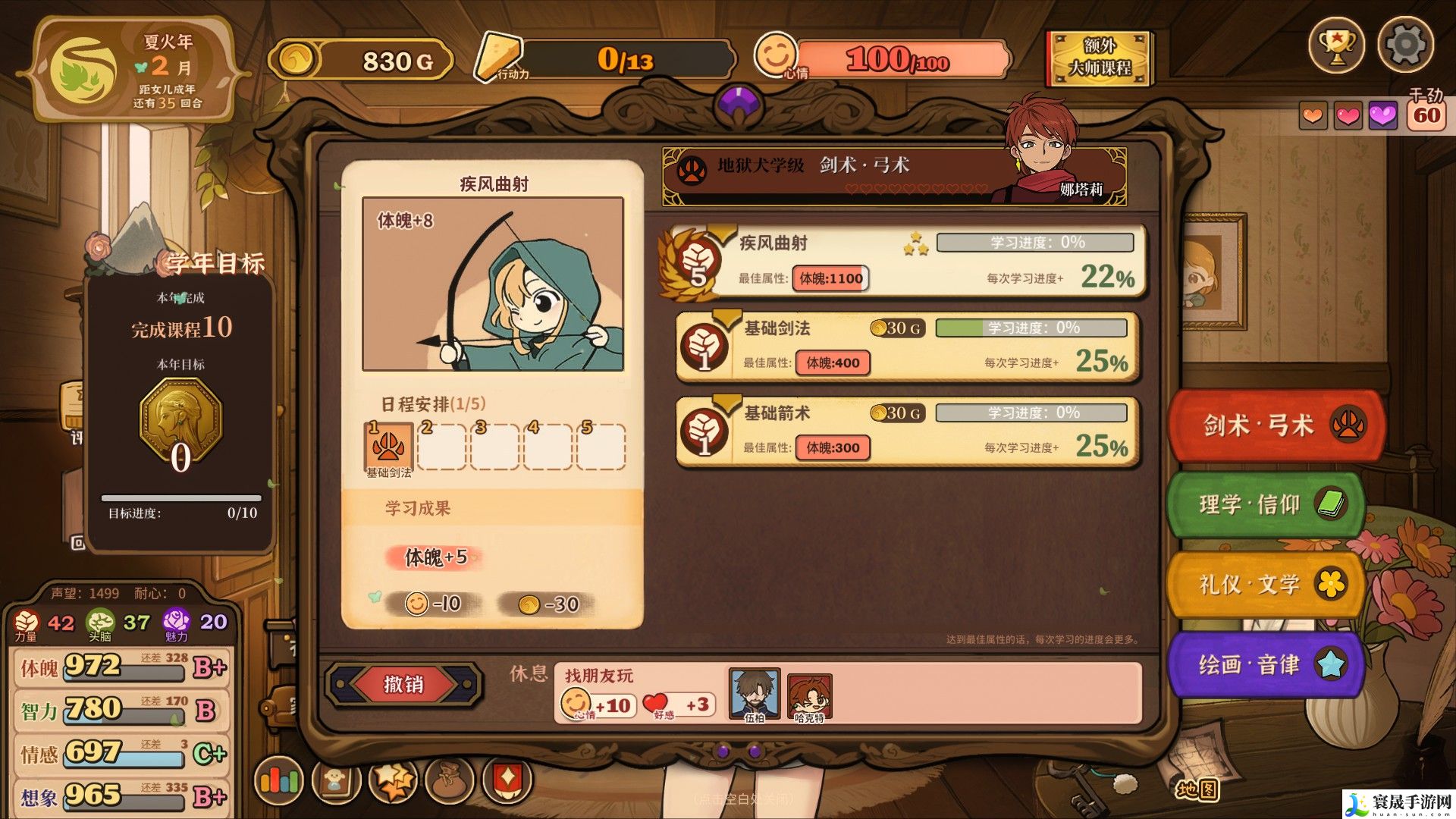Open 额外大师课程 extra master courses
The image size is (1456, 819).
point(1099,58)
